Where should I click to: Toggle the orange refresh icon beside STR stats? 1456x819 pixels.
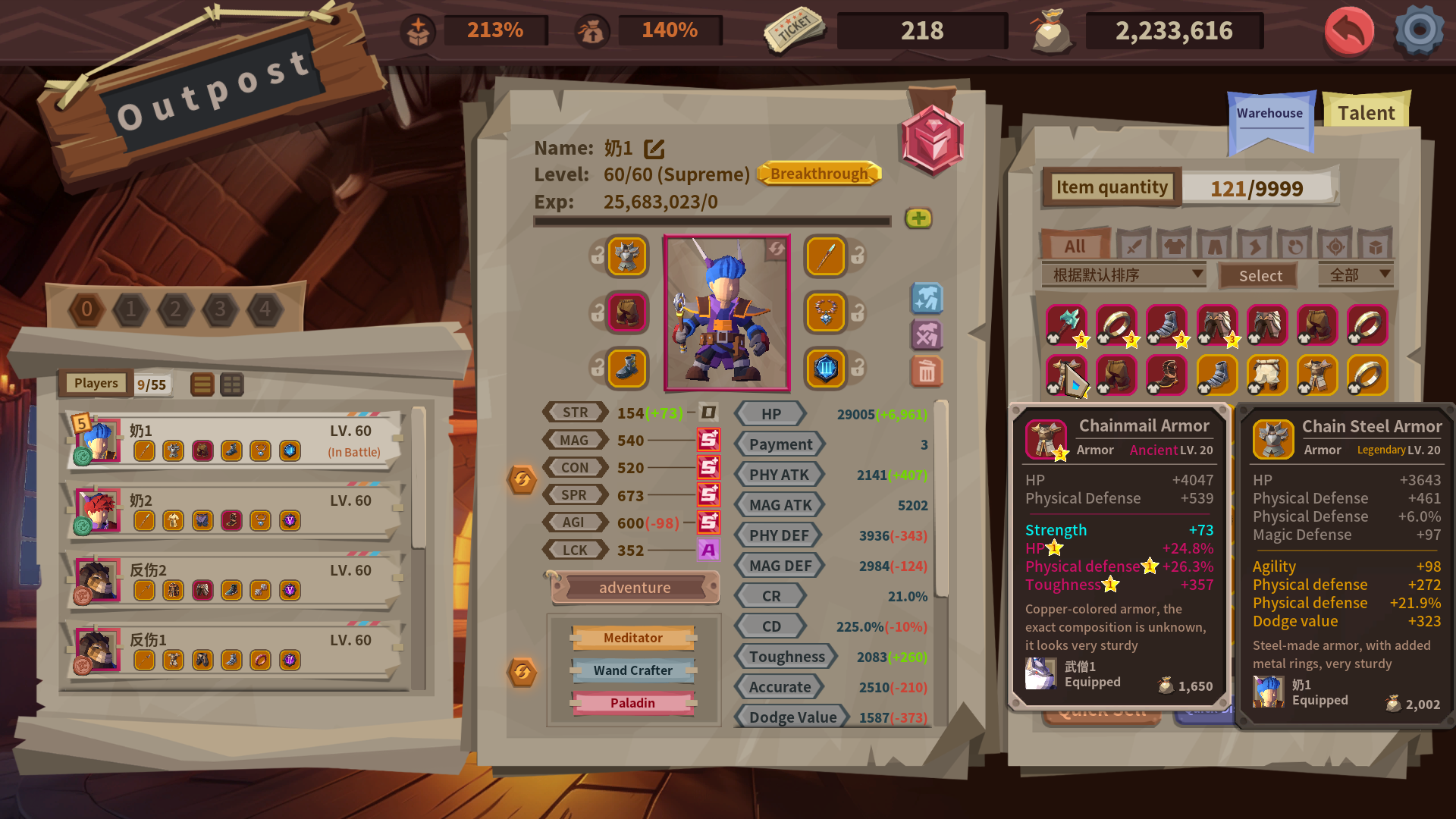pos(522,480)
